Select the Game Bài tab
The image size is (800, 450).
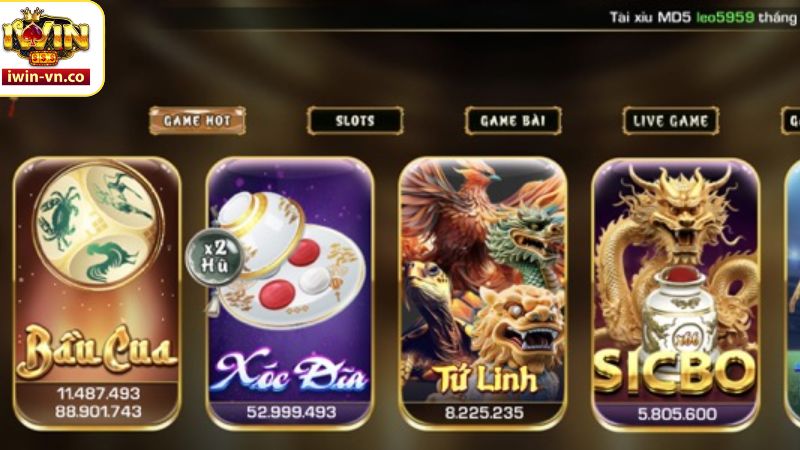point(513,121)
